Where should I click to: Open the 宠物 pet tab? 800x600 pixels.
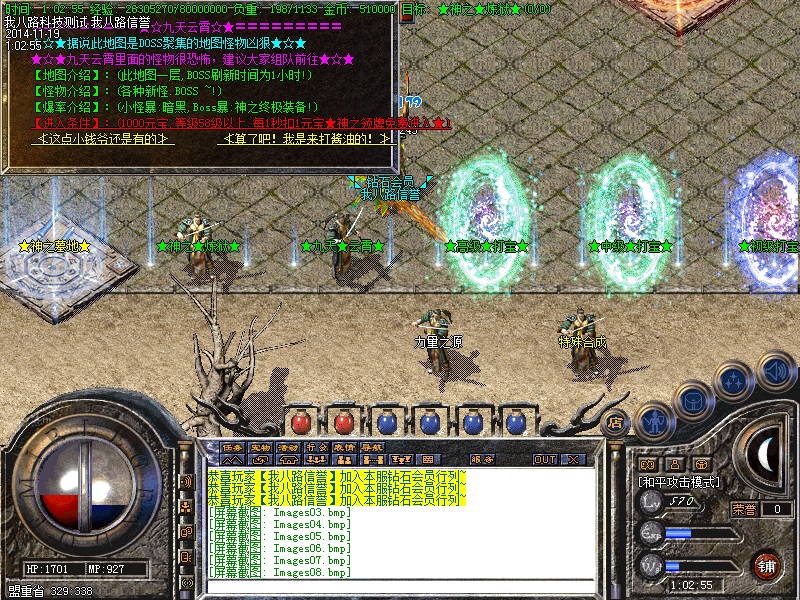pos(261,447)
